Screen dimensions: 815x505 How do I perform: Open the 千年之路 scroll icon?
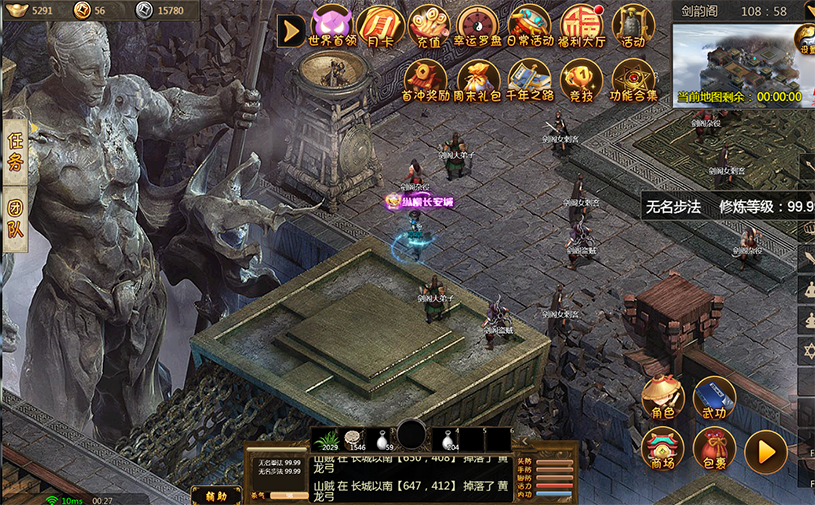pos(529,80)
